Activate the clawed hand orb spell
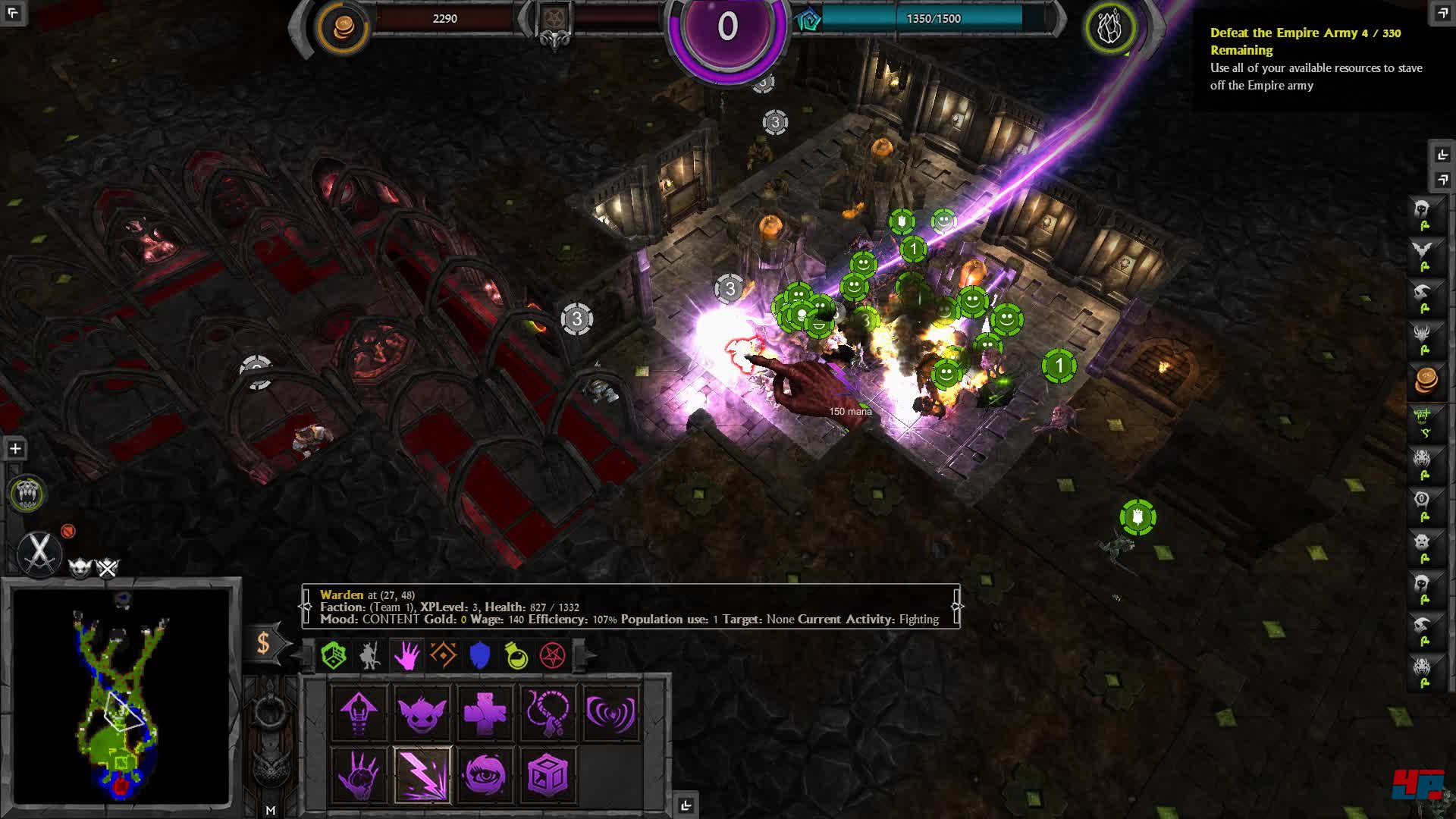 coord(359,775)
